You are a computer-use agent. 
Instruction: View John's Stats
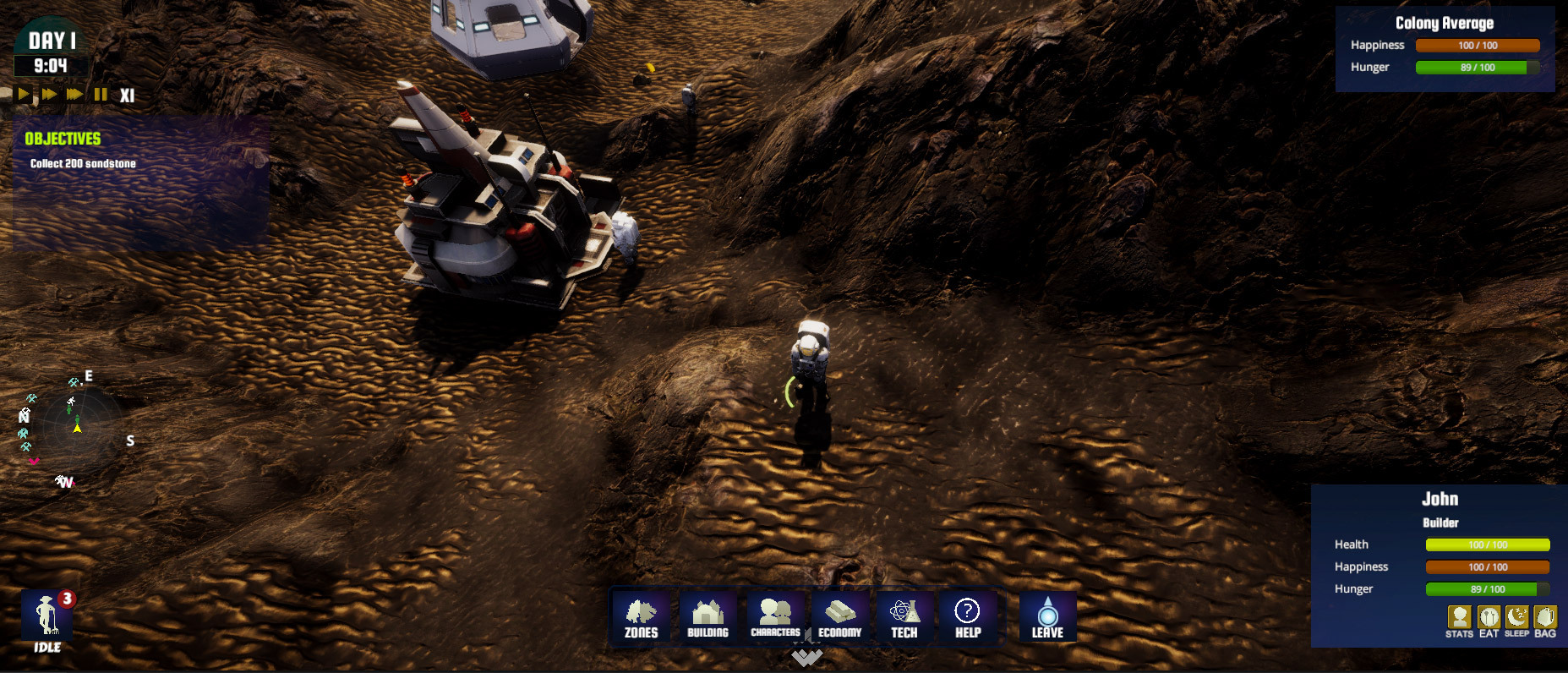(x=1459, y=621)
